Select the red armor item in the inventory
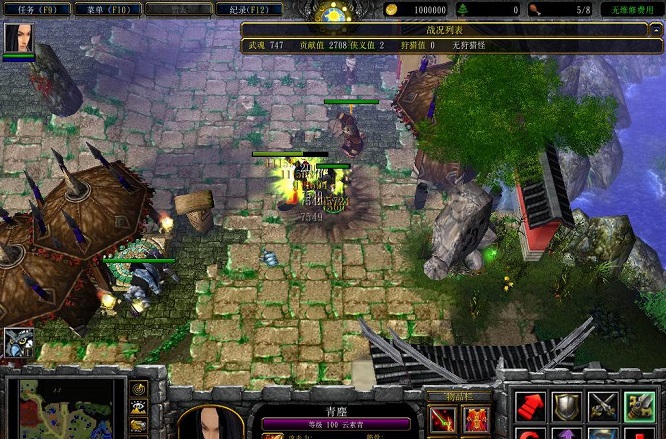The width and height of the screenshot is (666, 439). [x=476, y=418]
